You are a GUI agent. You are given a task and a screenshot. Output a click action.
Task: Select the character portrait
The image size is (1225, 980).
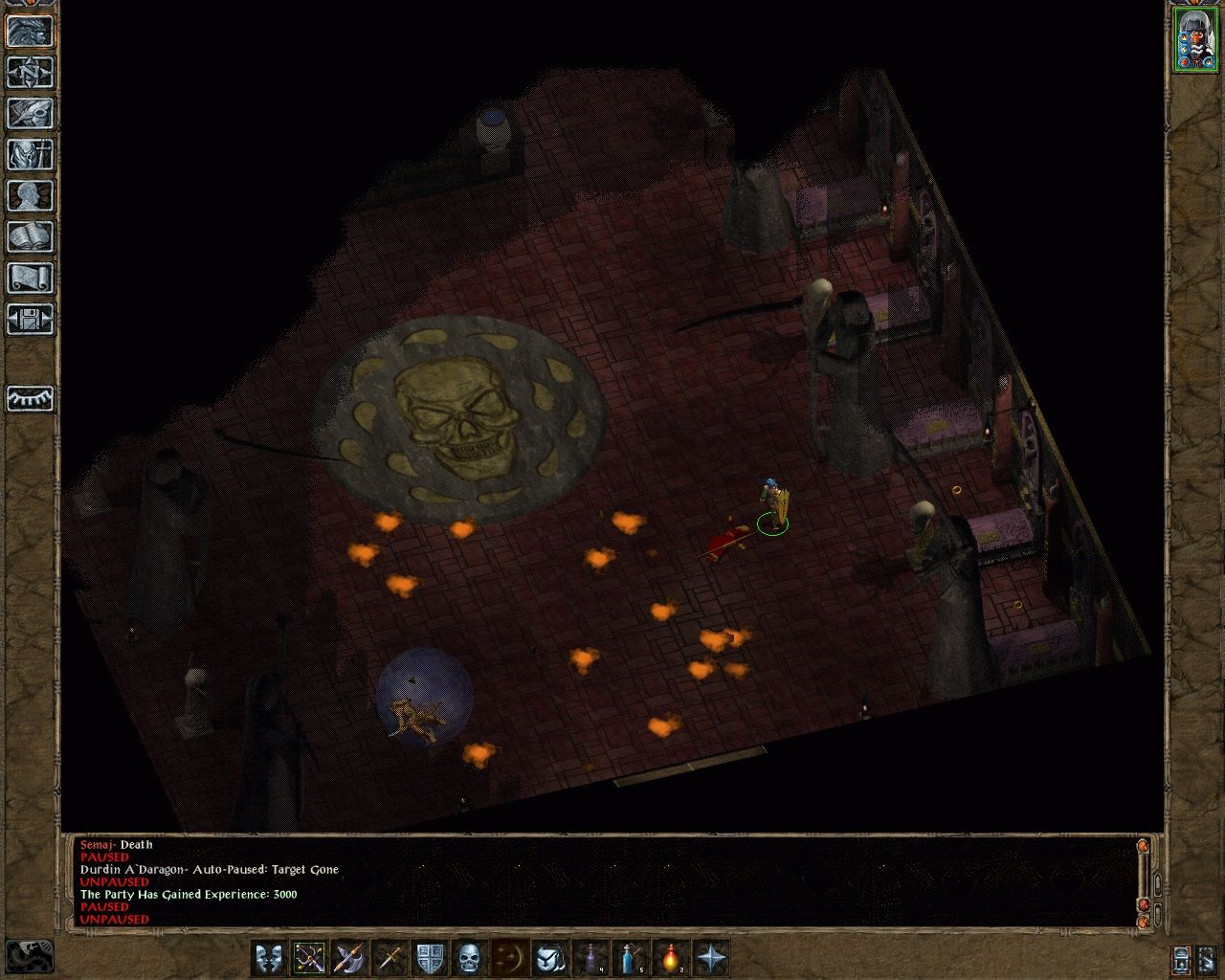1194,39
